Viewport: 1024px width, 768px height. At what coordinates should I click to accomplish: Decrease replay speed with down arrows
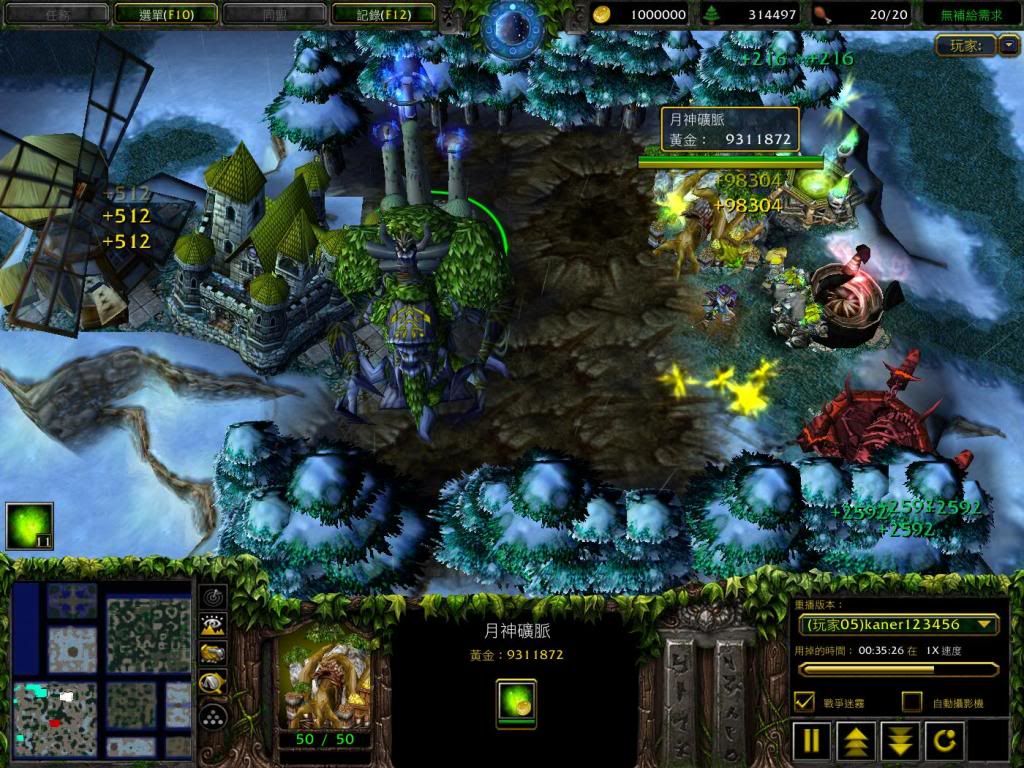(901, 741)
